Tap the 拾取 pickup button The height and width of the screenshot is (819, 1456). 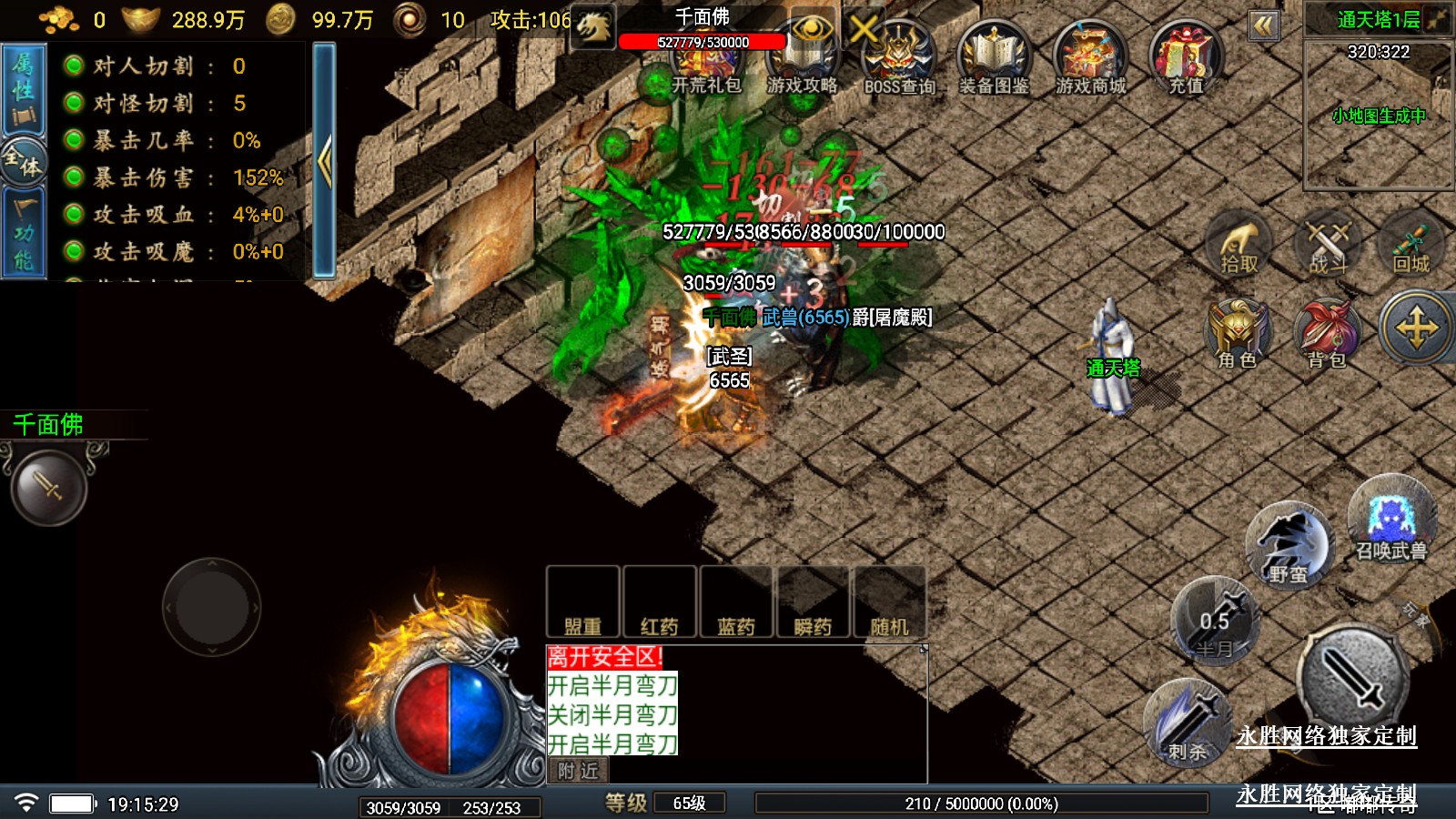tap(1239, 245)
